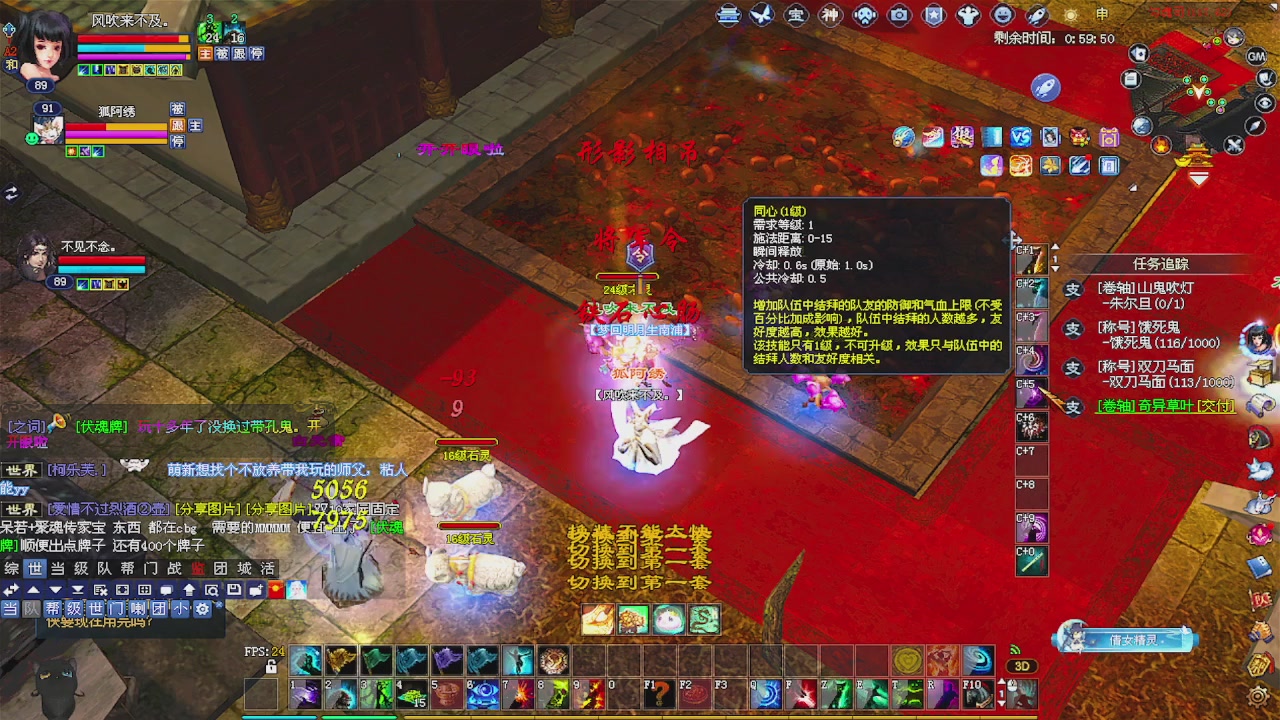Click the gear icon on chat channel bar
Image resolution: width=1280 pixels, height=720 pixels.
point(204,608)
